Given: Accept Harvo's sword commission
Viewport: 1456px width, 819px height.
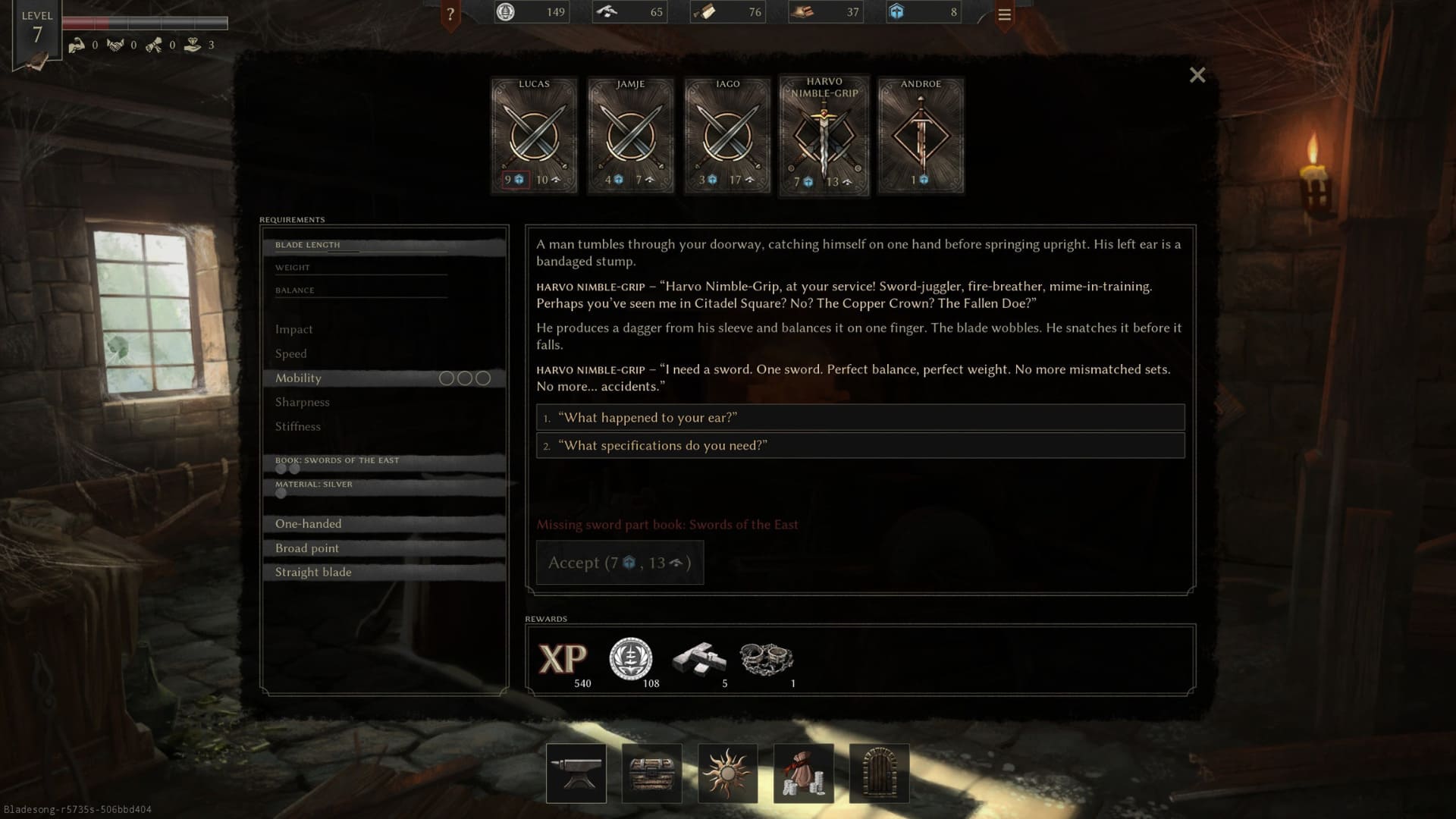Looking at the screenshot, I should pyautogui.click(x=620, y=563).
